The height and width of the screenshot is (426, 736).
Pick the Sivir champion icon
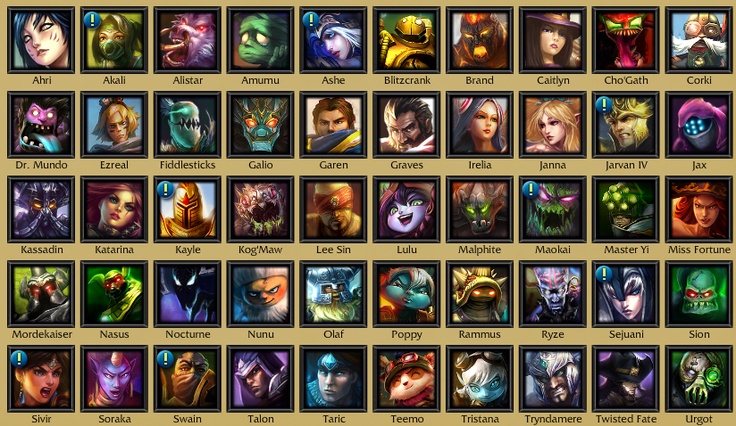40,378
